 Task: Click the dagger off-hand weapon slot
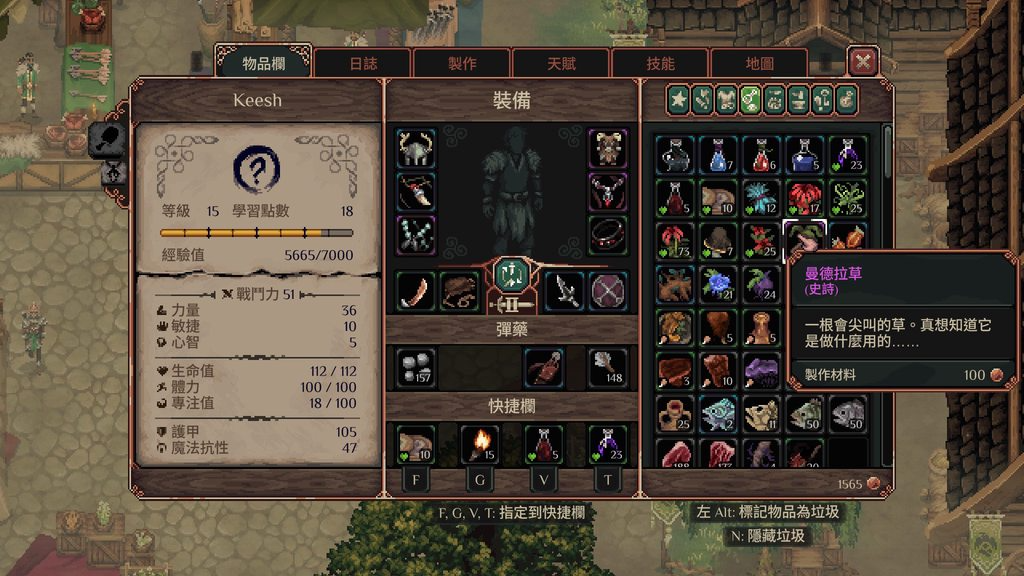coord(564,291)
